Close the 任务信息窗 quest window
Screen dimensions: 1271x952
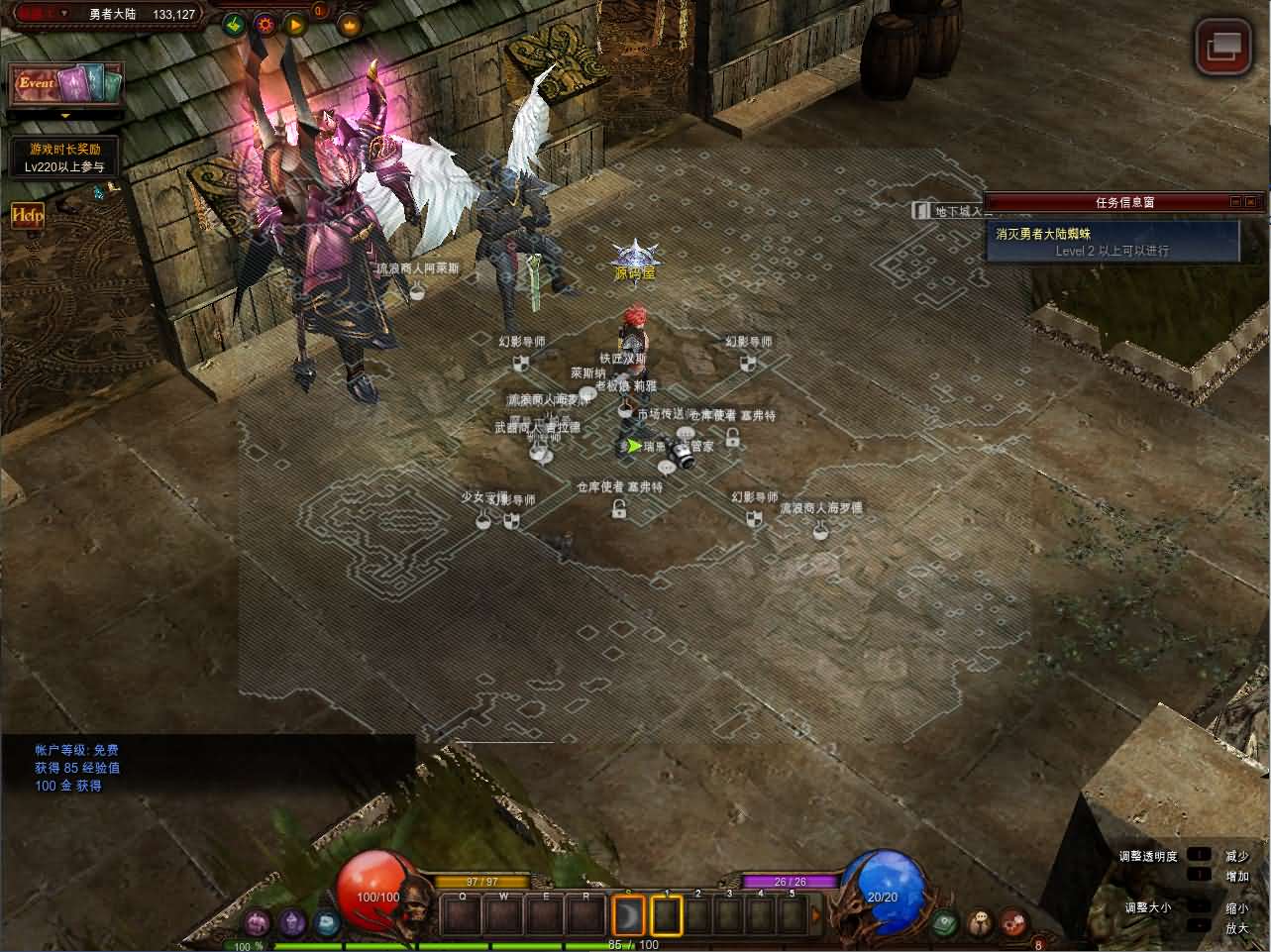tap(1253, 202)
